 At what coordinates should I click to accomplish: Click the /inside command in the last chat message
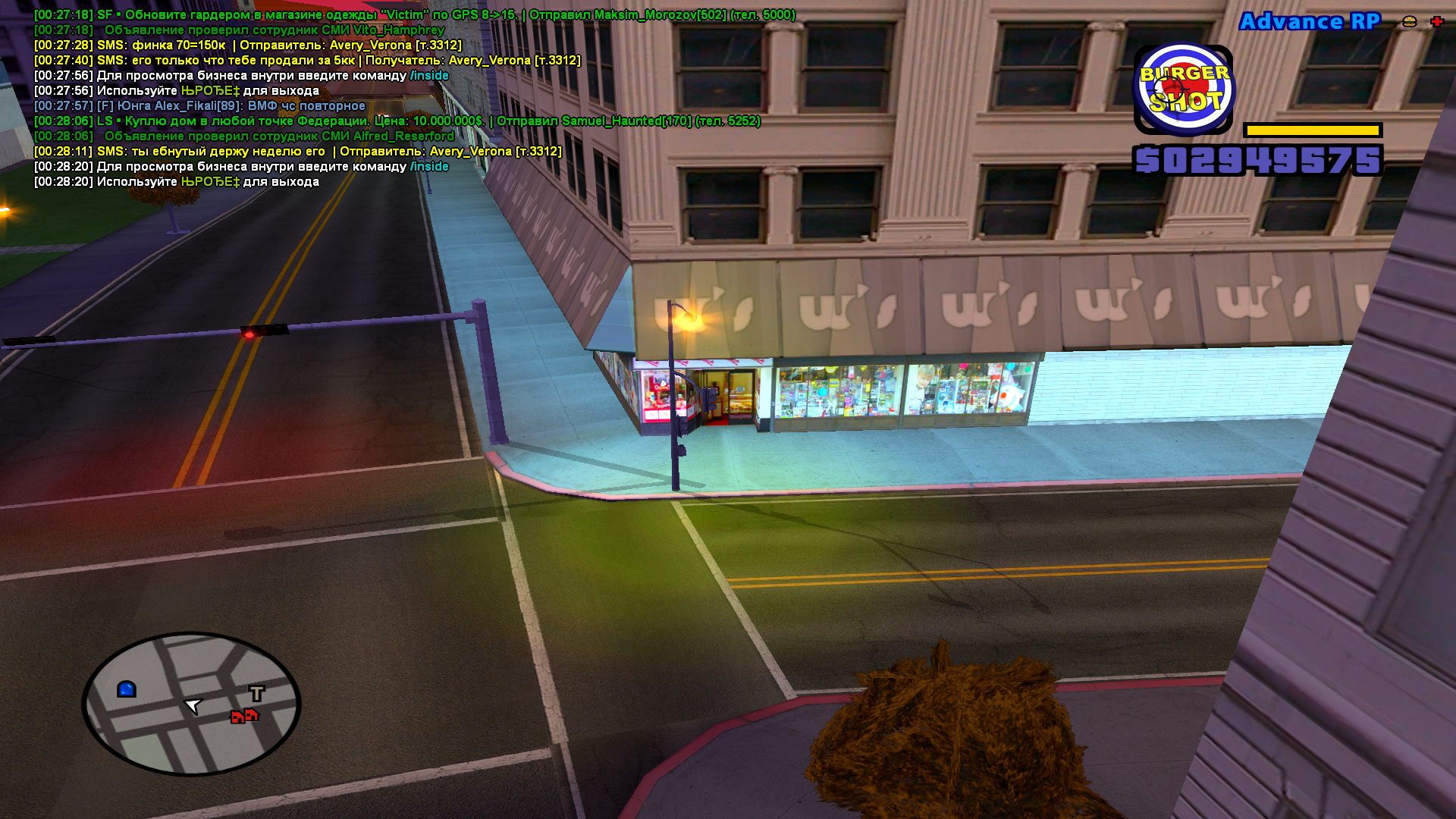(x=429, y=167)
